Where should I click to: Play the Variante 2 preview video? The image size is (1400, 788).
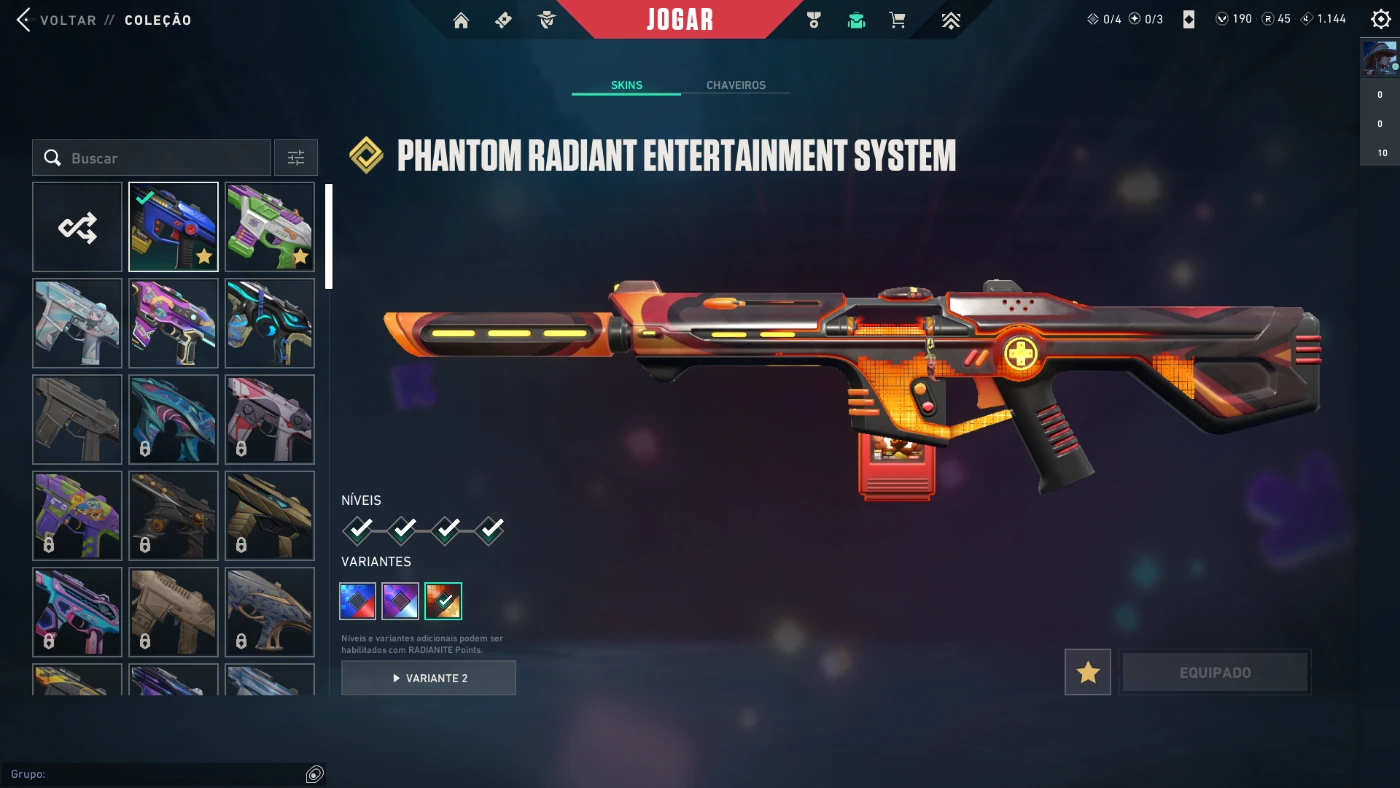click(x=428, y=678)
